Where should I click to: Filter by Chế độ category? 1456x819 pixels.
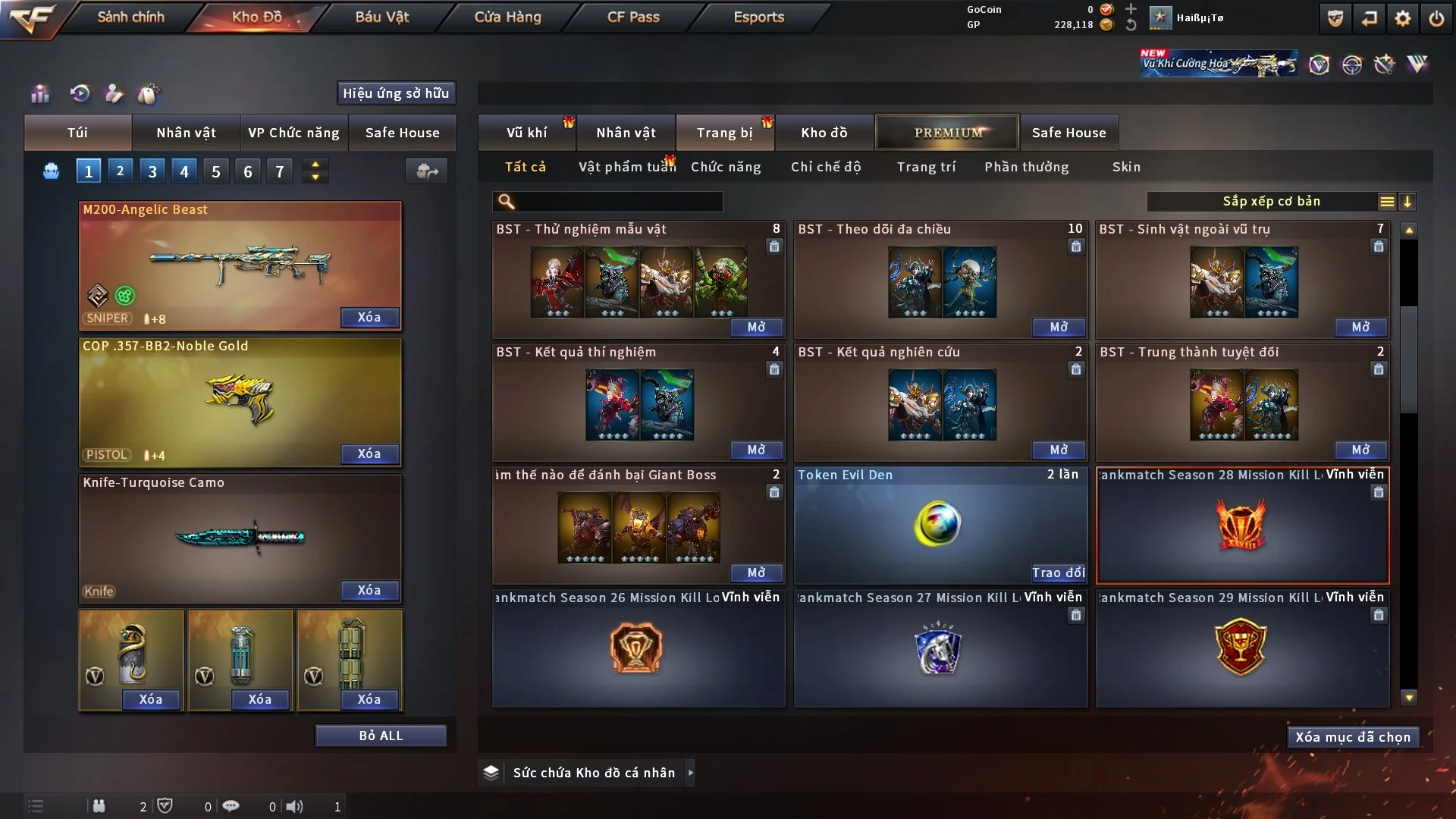coord(826,167)
